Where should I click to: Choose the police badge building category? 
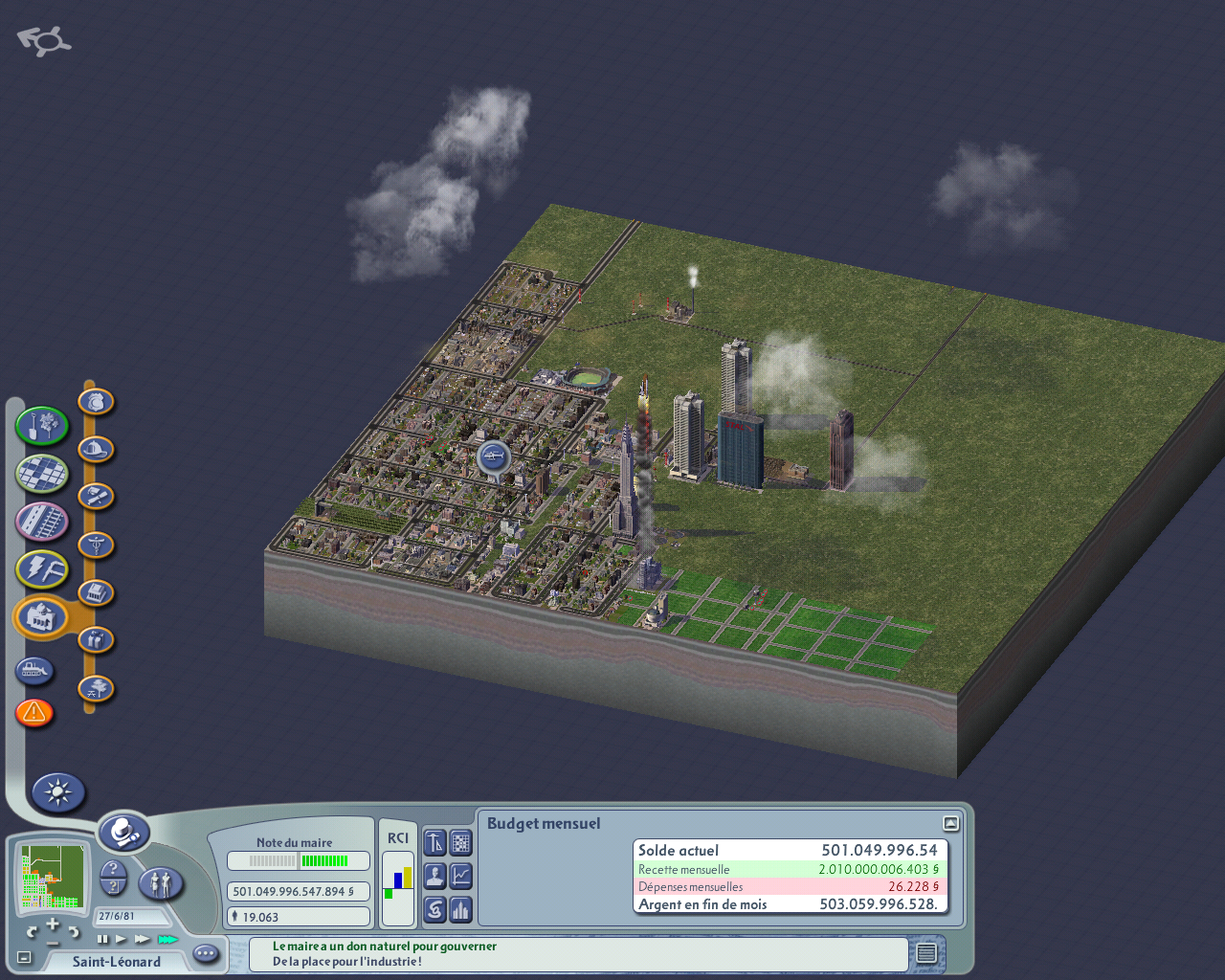coord(96,402)
